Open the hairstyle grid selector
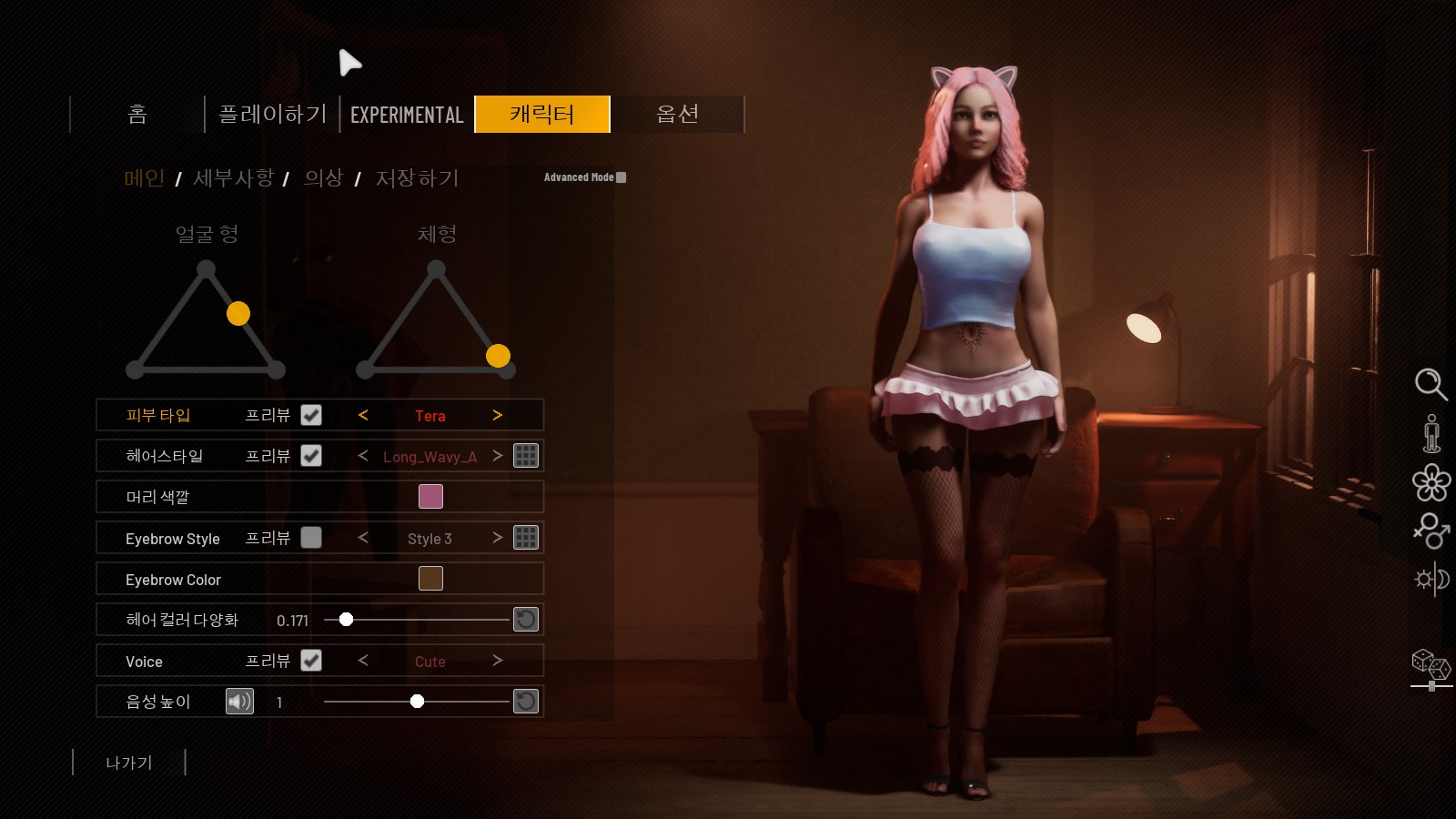Viewport: 1456px width, 819px height. [x=526, y=456]
